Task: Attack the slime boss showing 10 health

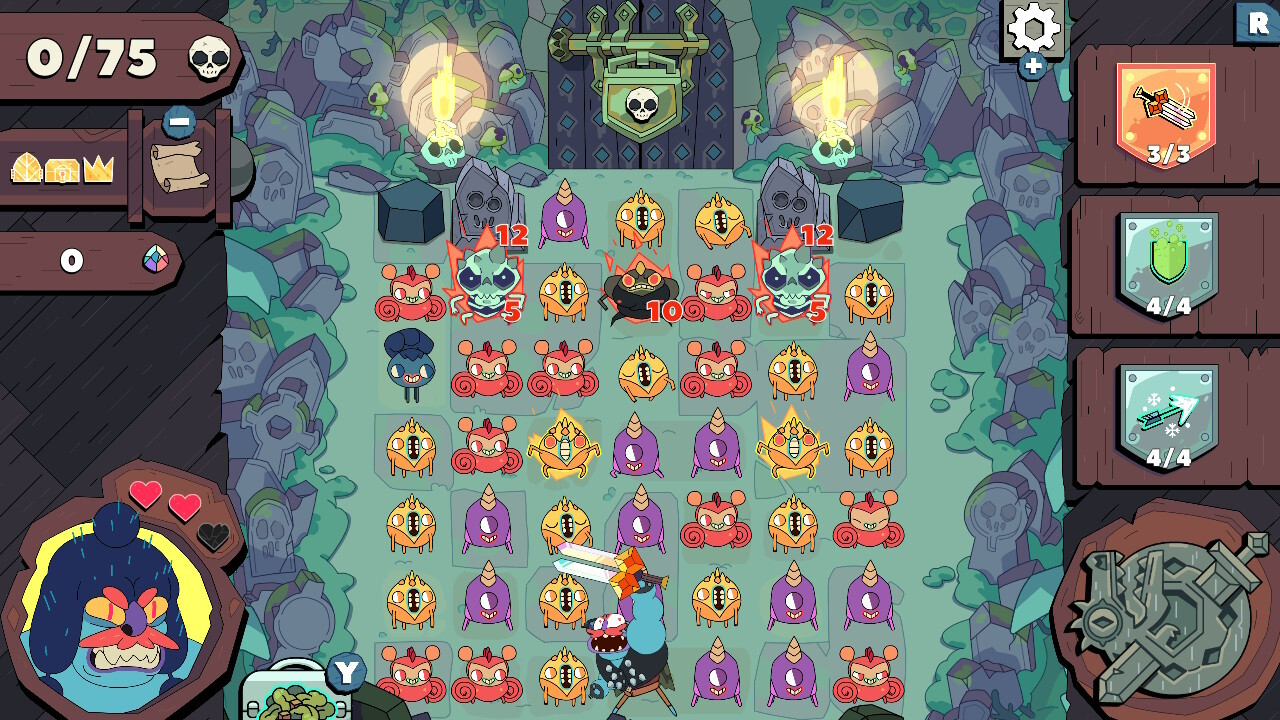Action: tap(640, 290)
